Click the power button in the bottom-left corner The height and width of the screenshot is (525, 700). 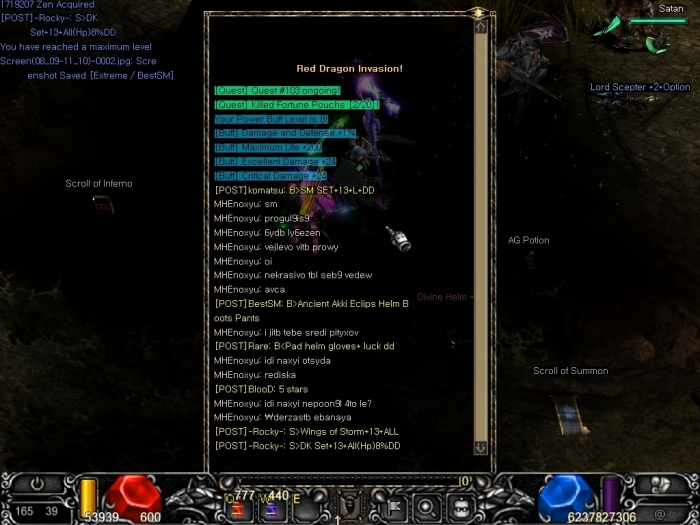[x=38, y=482]
